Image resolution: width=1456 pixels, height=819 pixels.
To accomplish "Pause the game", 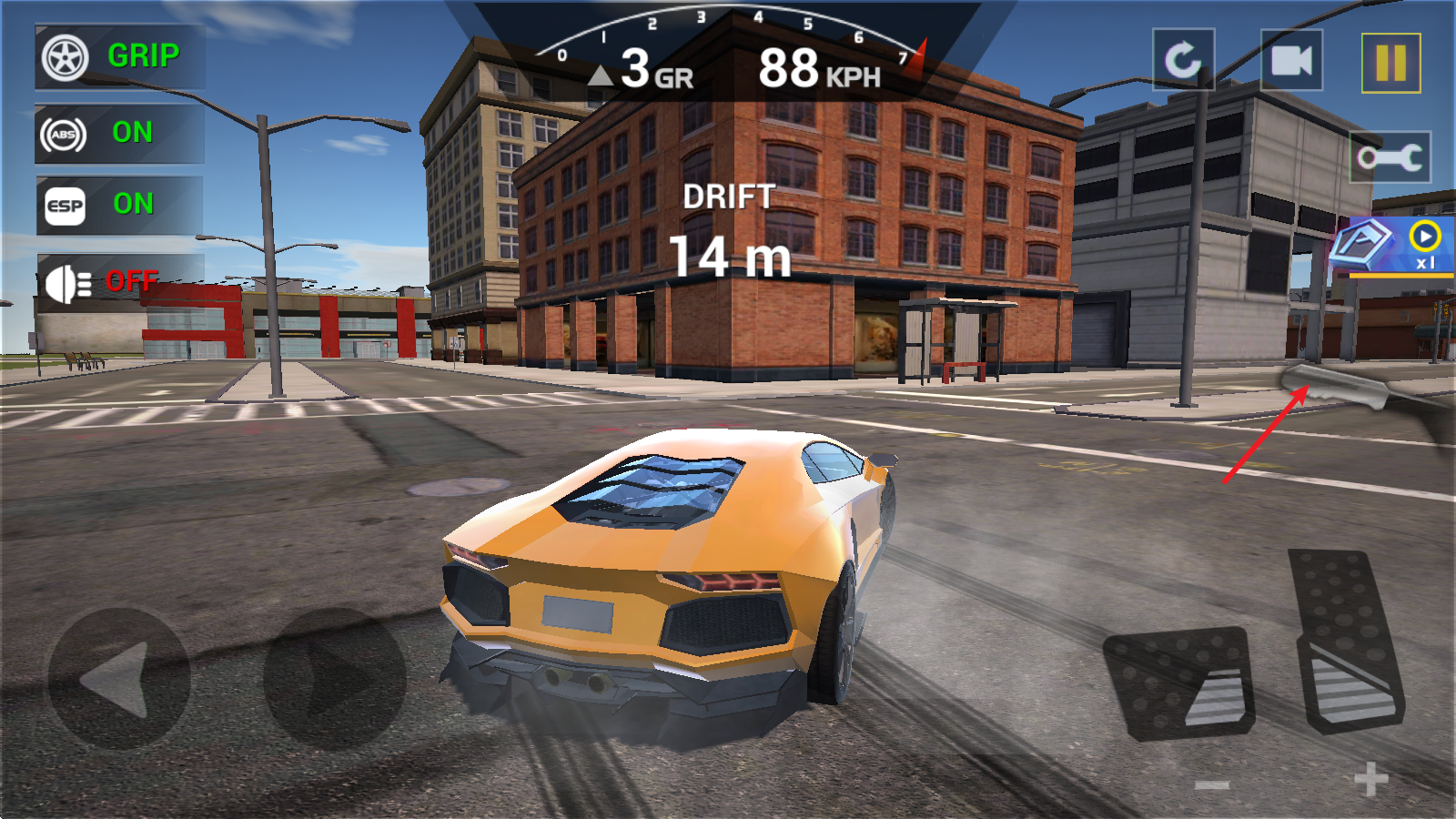I will pyautogui.click(x=1390, y=63).
